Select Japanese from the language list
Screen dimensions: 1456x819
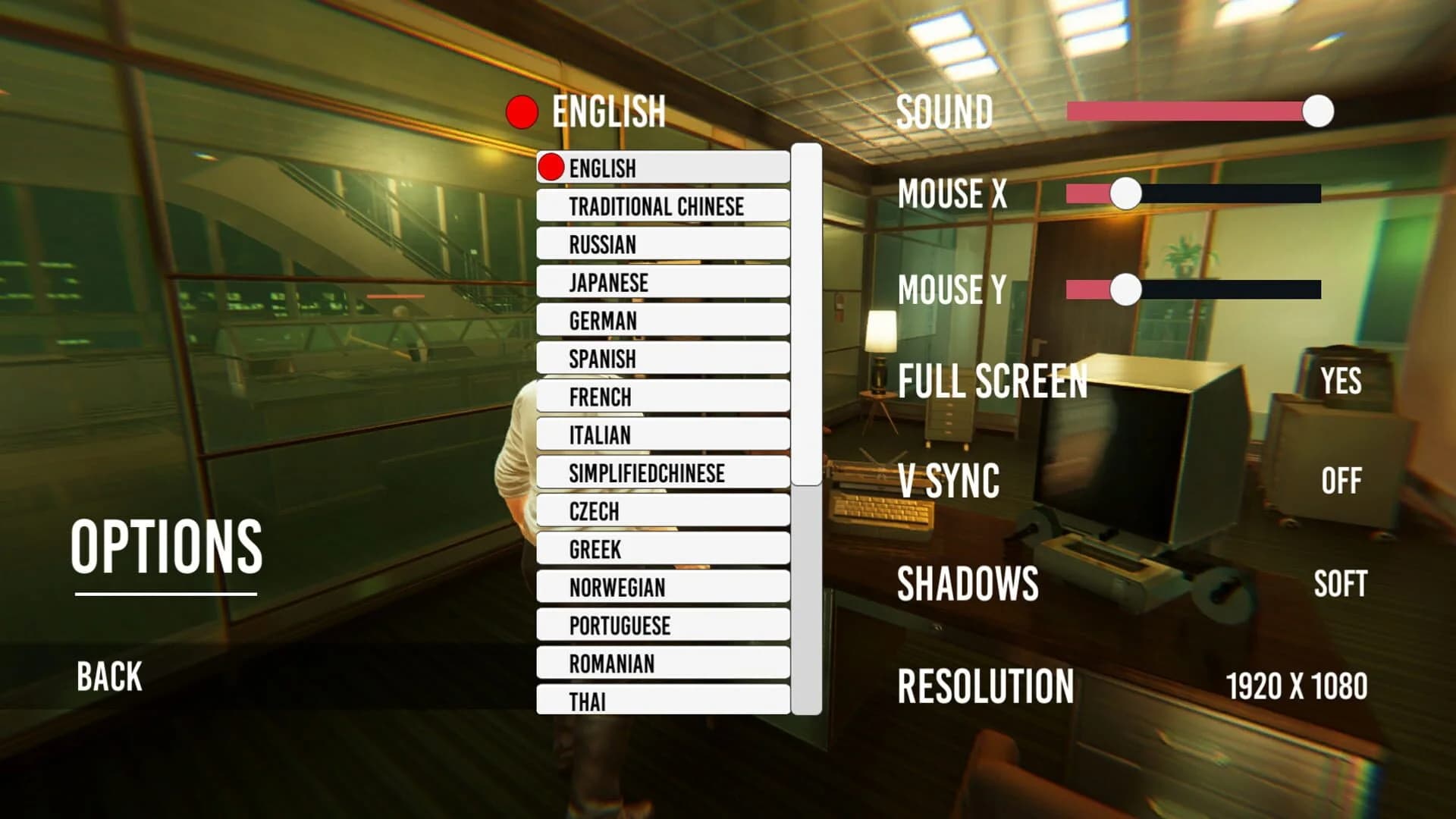662,282
